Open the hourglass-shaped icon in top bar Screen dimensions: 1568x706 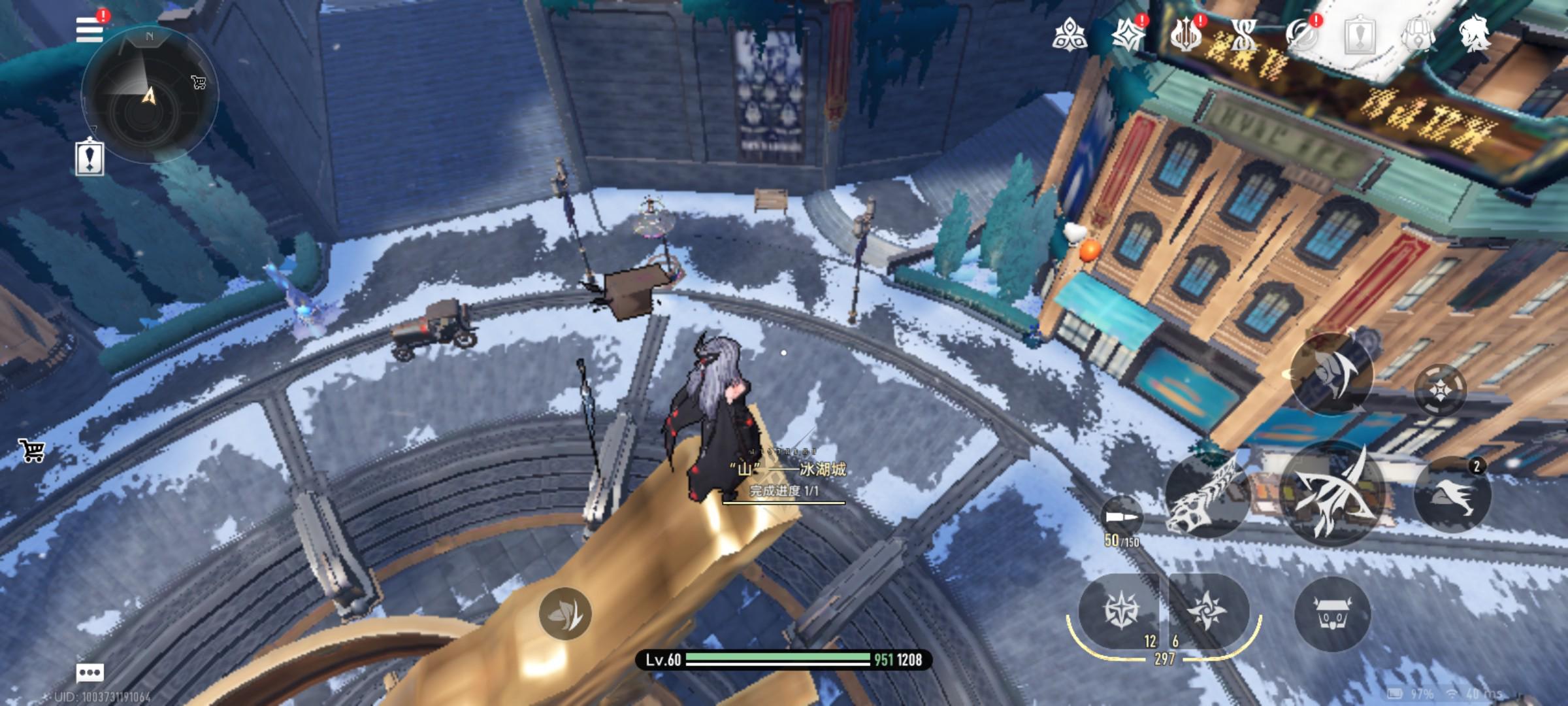(x=1243, y=34)
